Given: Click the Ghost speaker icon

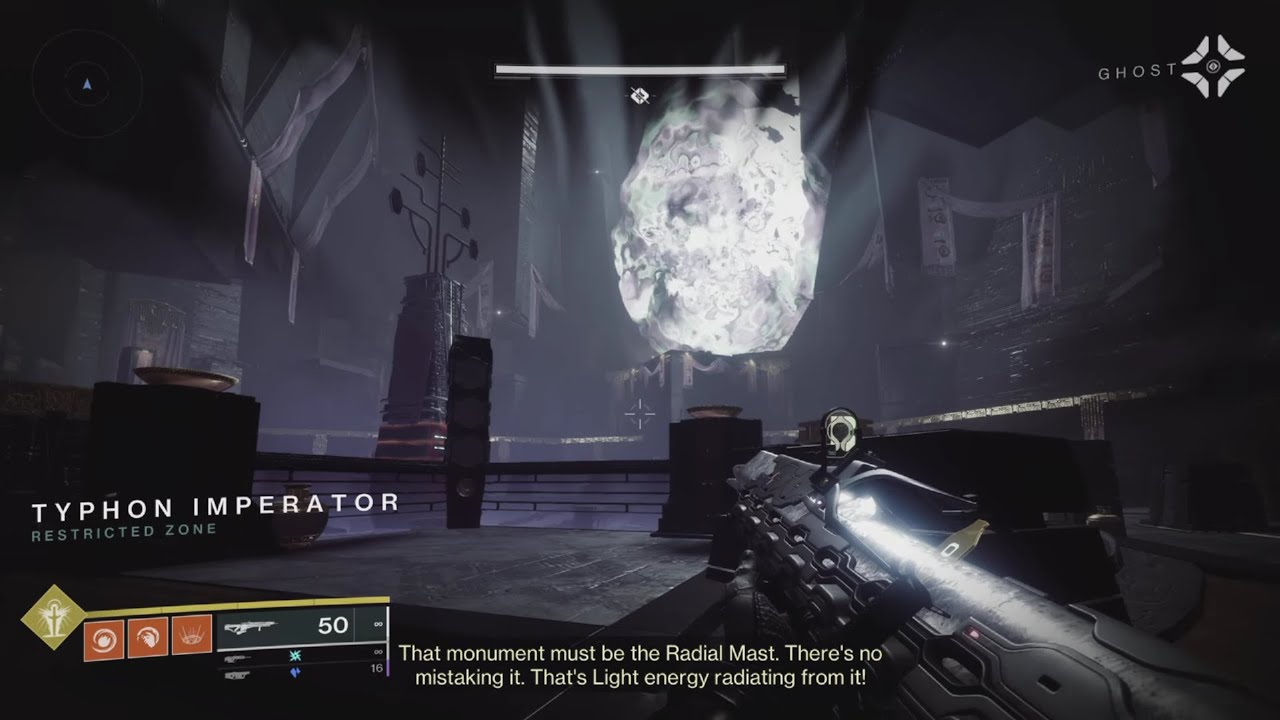Looking at the screenshot, I should point(1212,67).
